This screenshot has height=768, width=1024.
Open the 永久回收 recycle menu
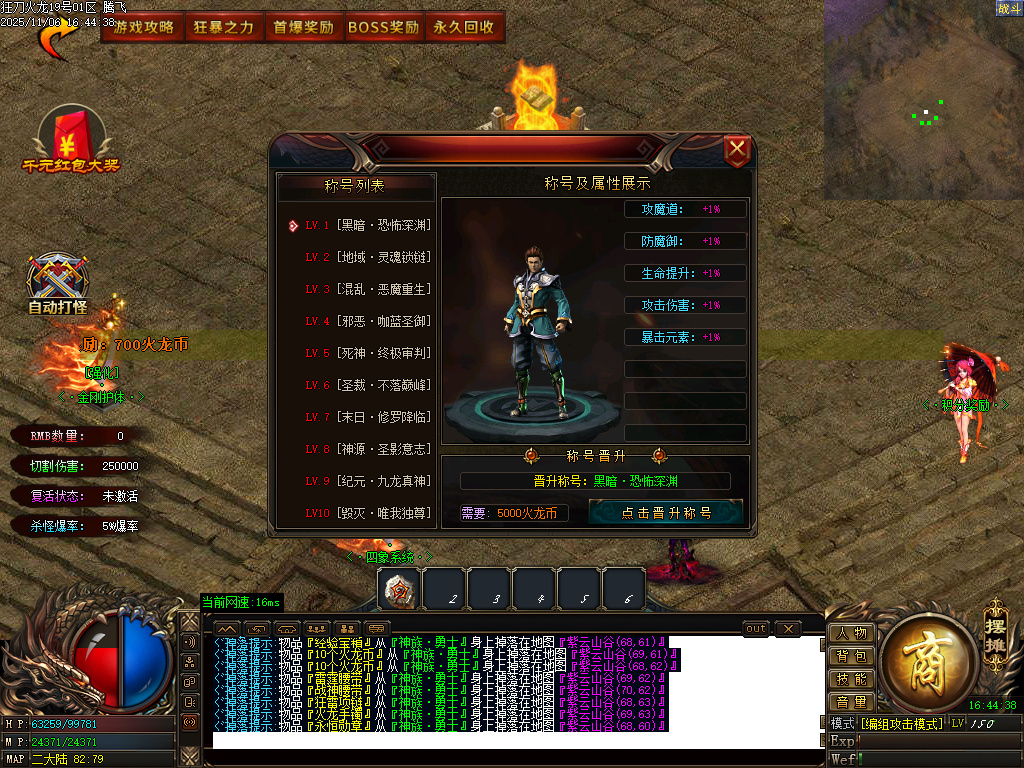click(464, 28)
